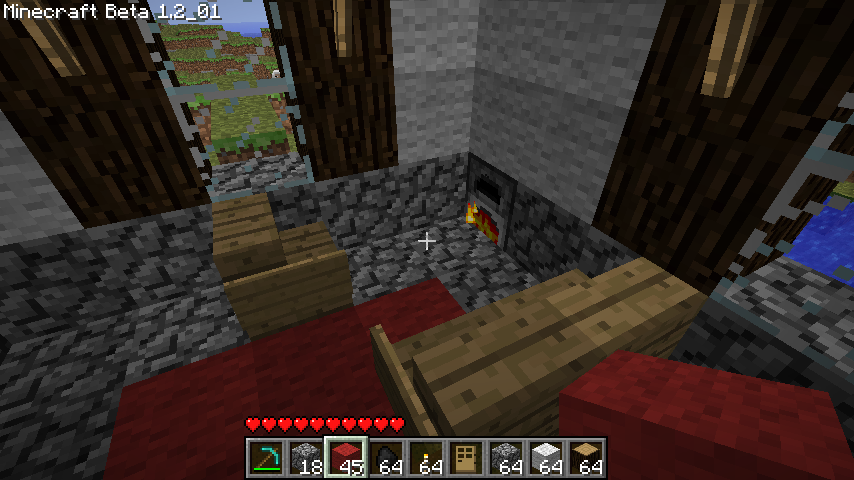
Task: Select the coal stack in the hotbar
Action: pos(386,458)
